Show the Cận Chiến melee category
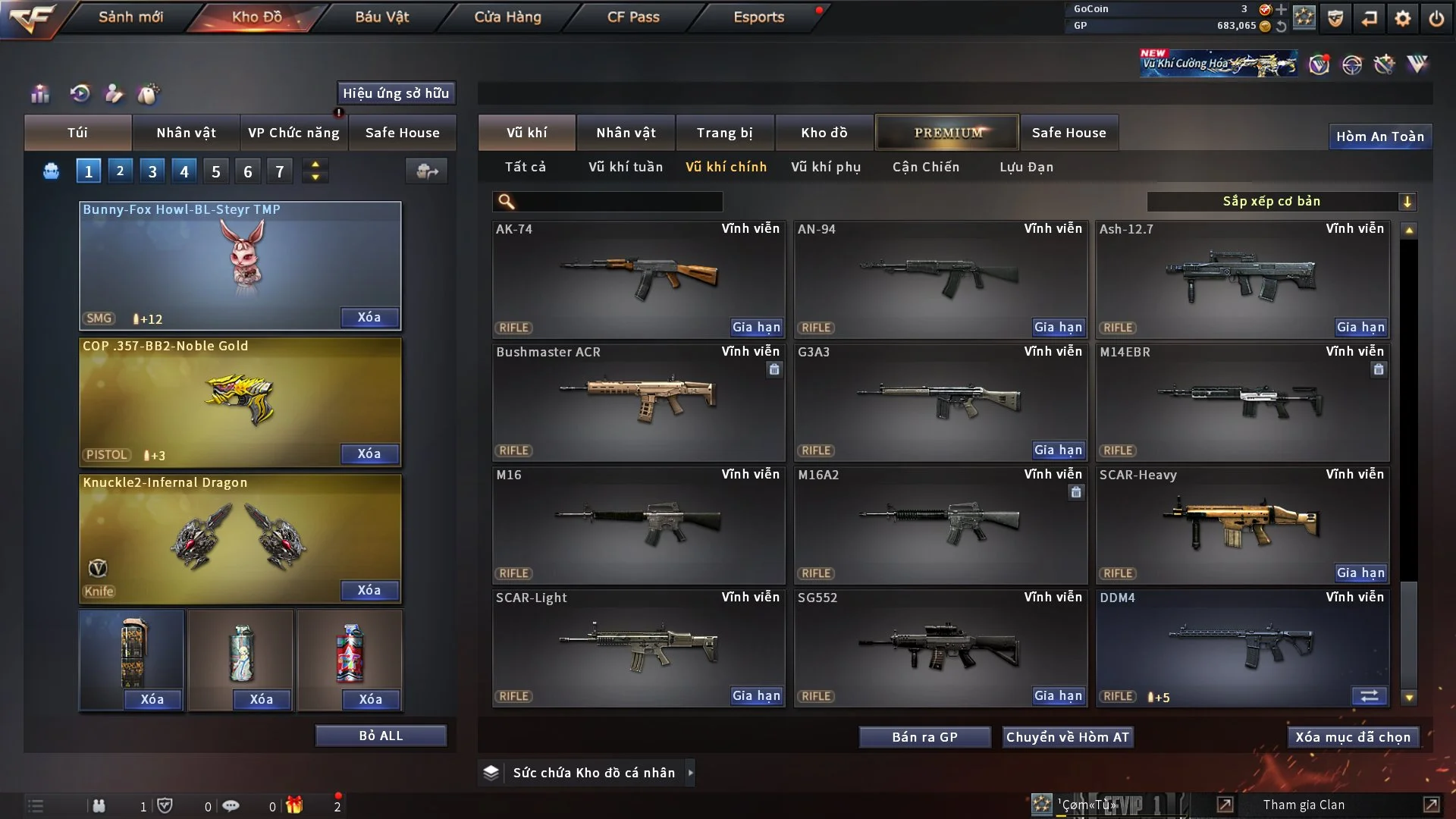The width and height of the screenshot is (1456, 819). (x=926, y=167)
